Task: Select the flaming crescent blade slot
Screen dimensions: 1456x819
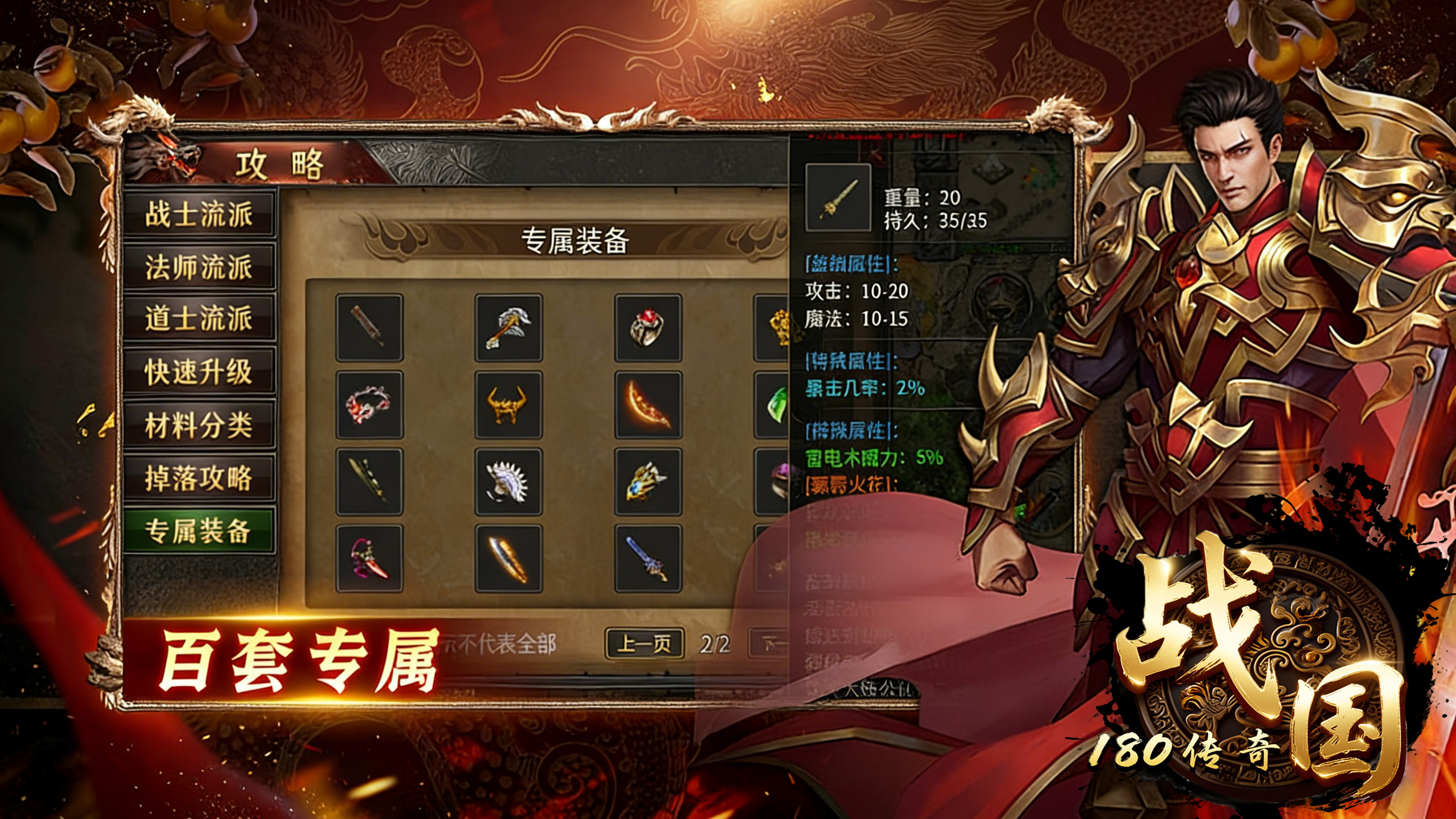Action: click(649, 404)
